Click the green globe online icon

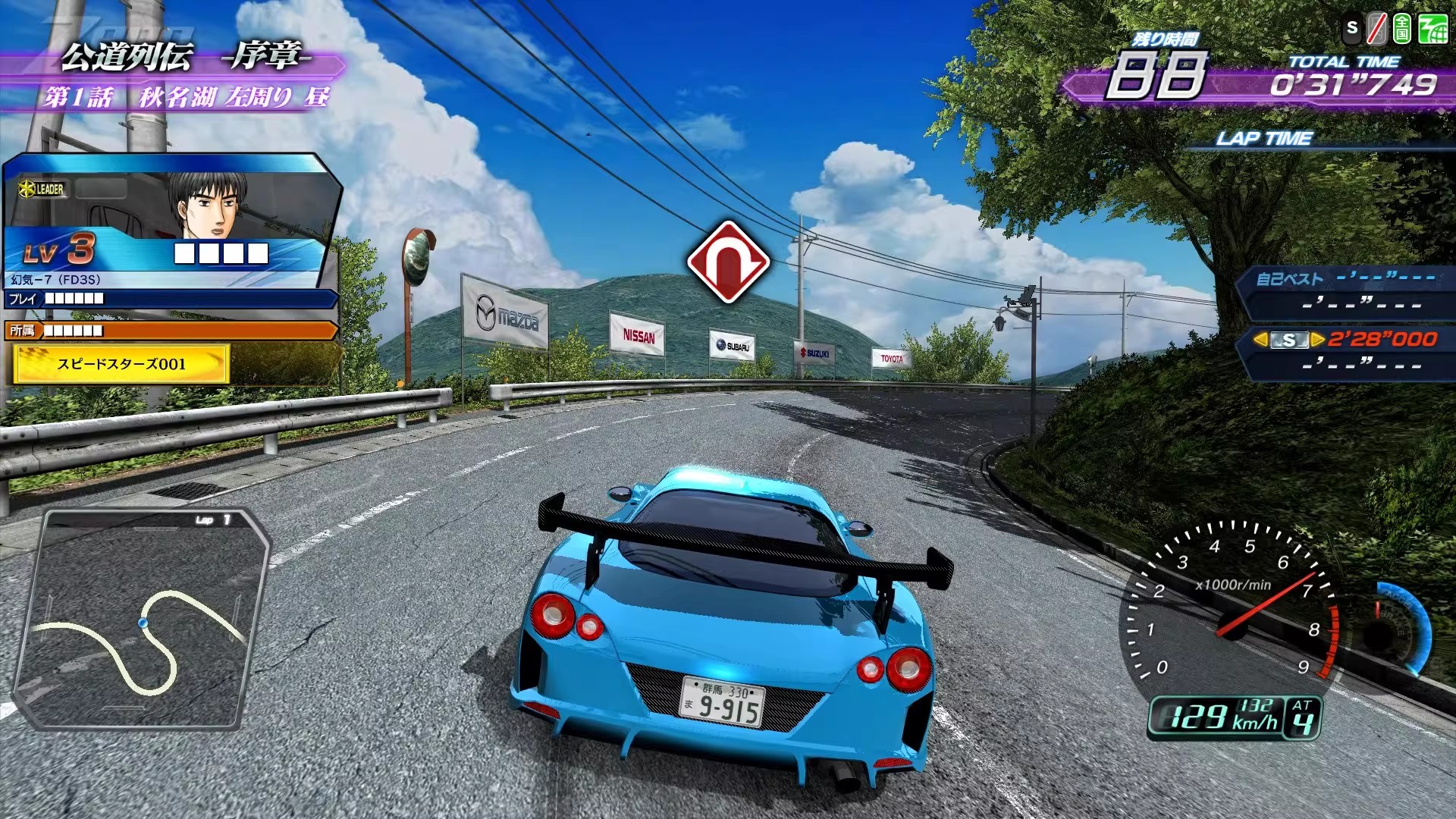point(1432,30)
